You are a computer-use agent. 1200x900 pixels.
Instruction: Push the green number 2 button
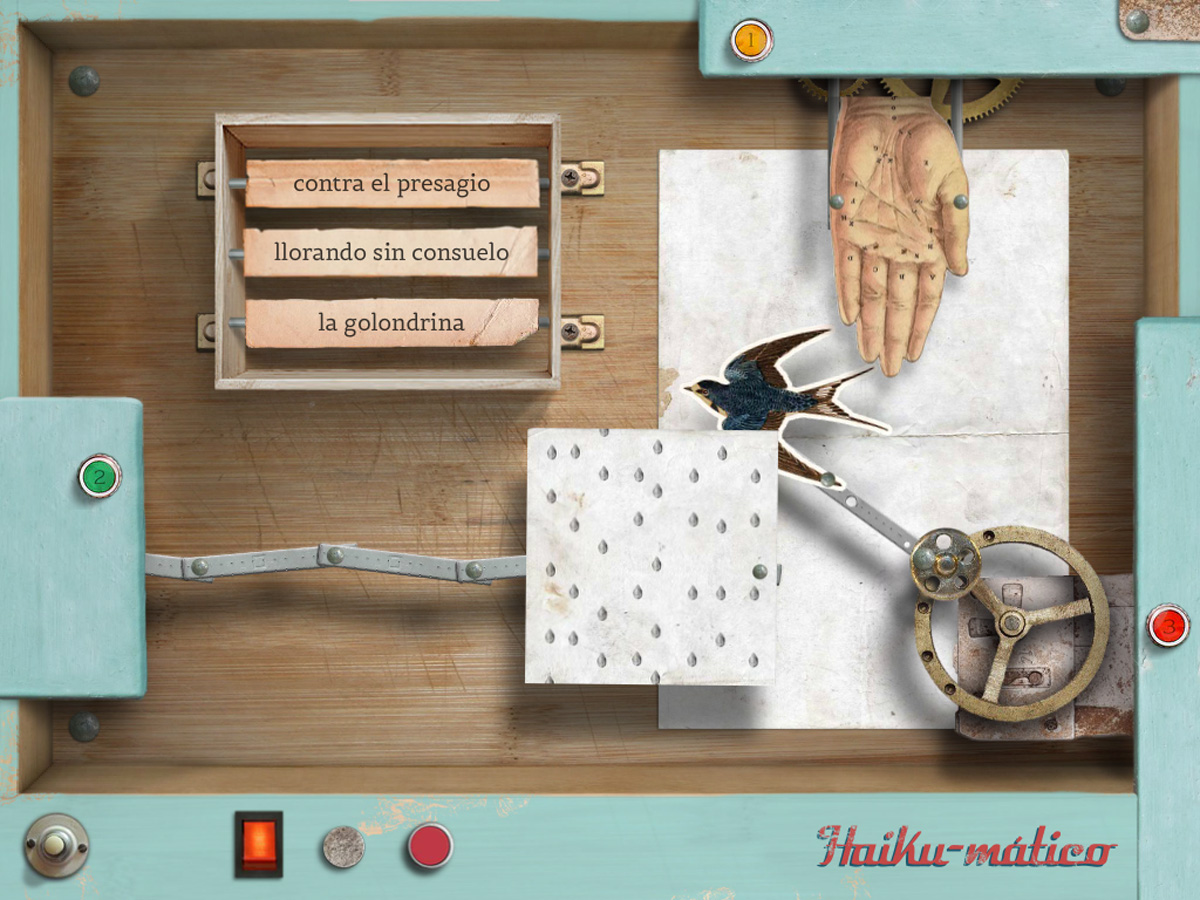(99, 477)
